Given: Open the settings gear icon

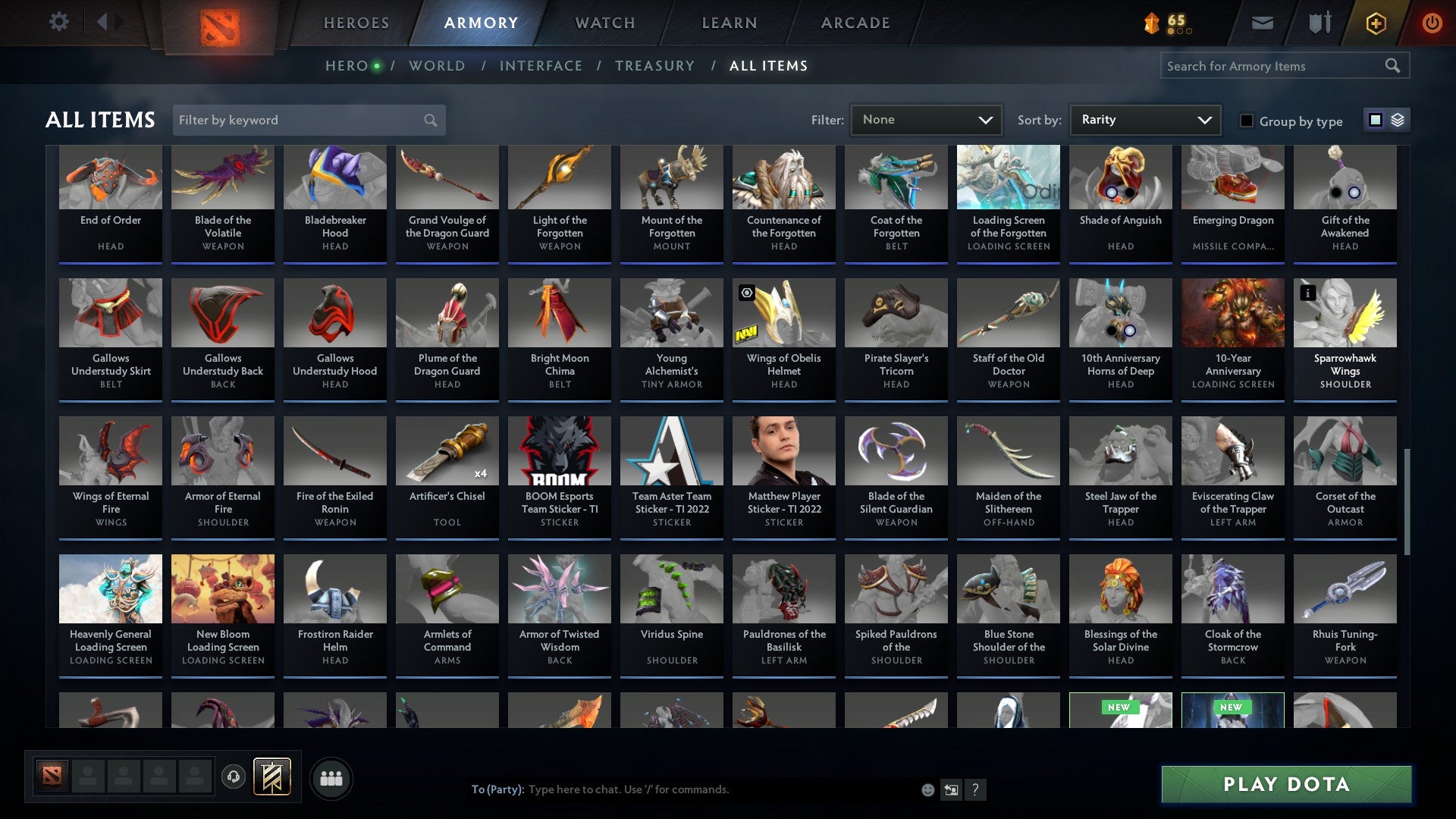Looking at the screenshot, I should [x=58, y=22].
